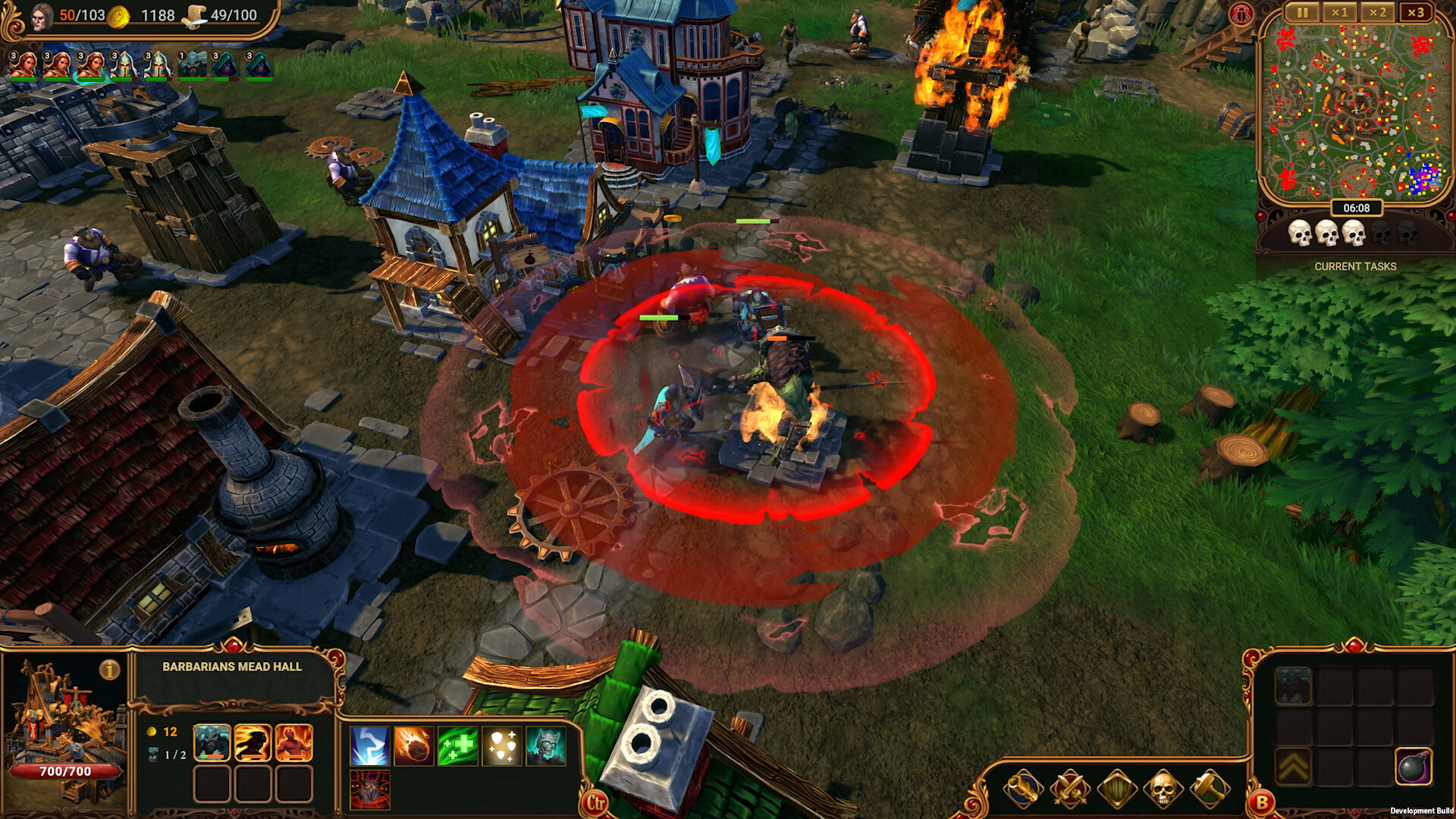Set game speed to x3
The image size is (1456, 819).
click(x=1415, y=13)
